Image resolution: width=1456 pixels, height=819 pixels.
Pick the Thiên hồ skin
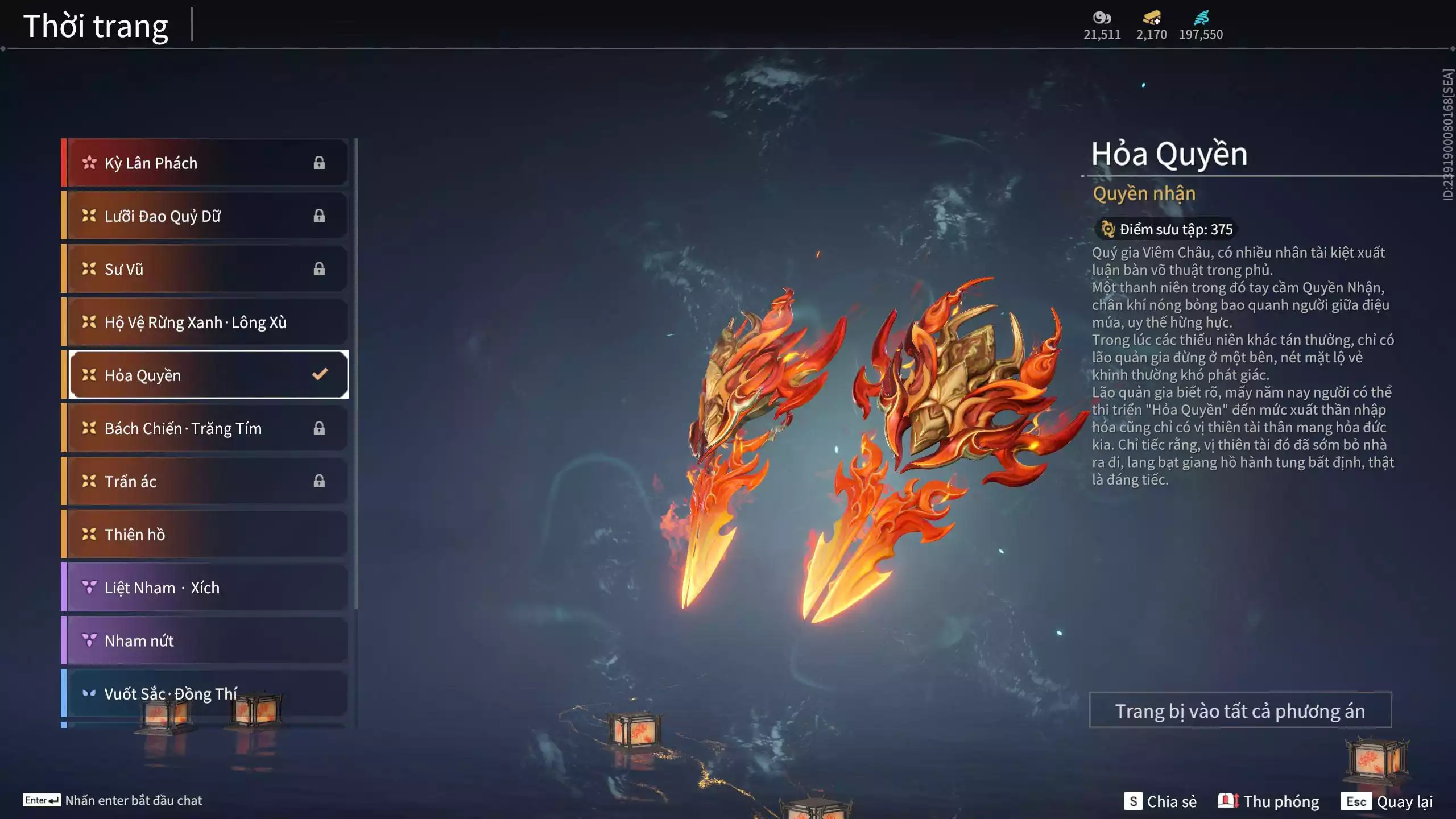(x=205, y=534)
